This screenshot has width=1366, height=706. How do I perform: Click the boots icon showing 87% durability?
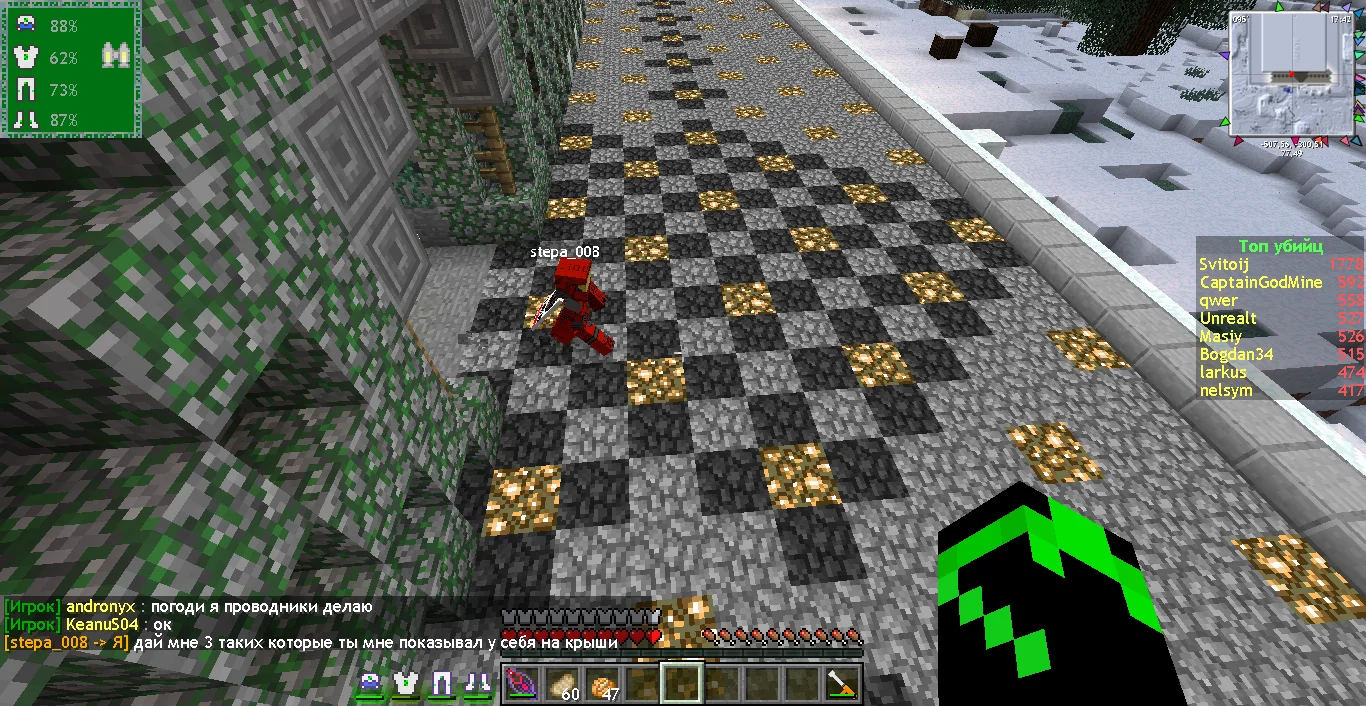coord(26,120)
